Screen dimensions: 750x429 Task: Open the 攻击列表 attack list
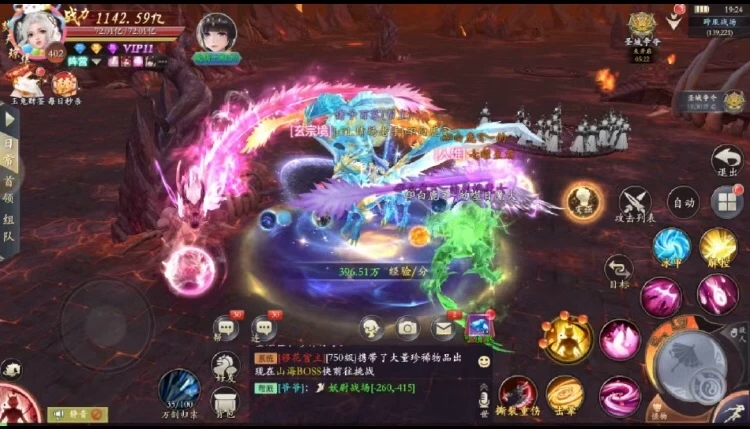pos(634,204)
